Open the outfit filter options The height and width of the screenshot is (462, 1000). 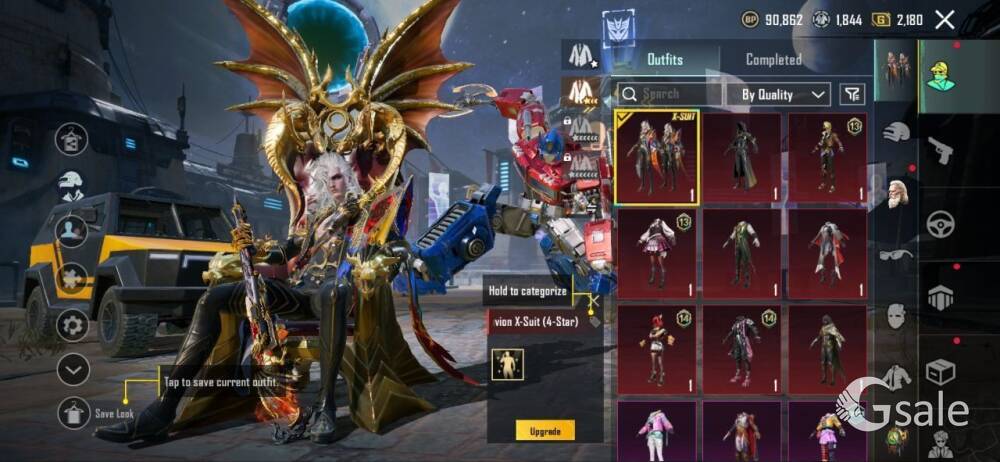click(852, 94)
